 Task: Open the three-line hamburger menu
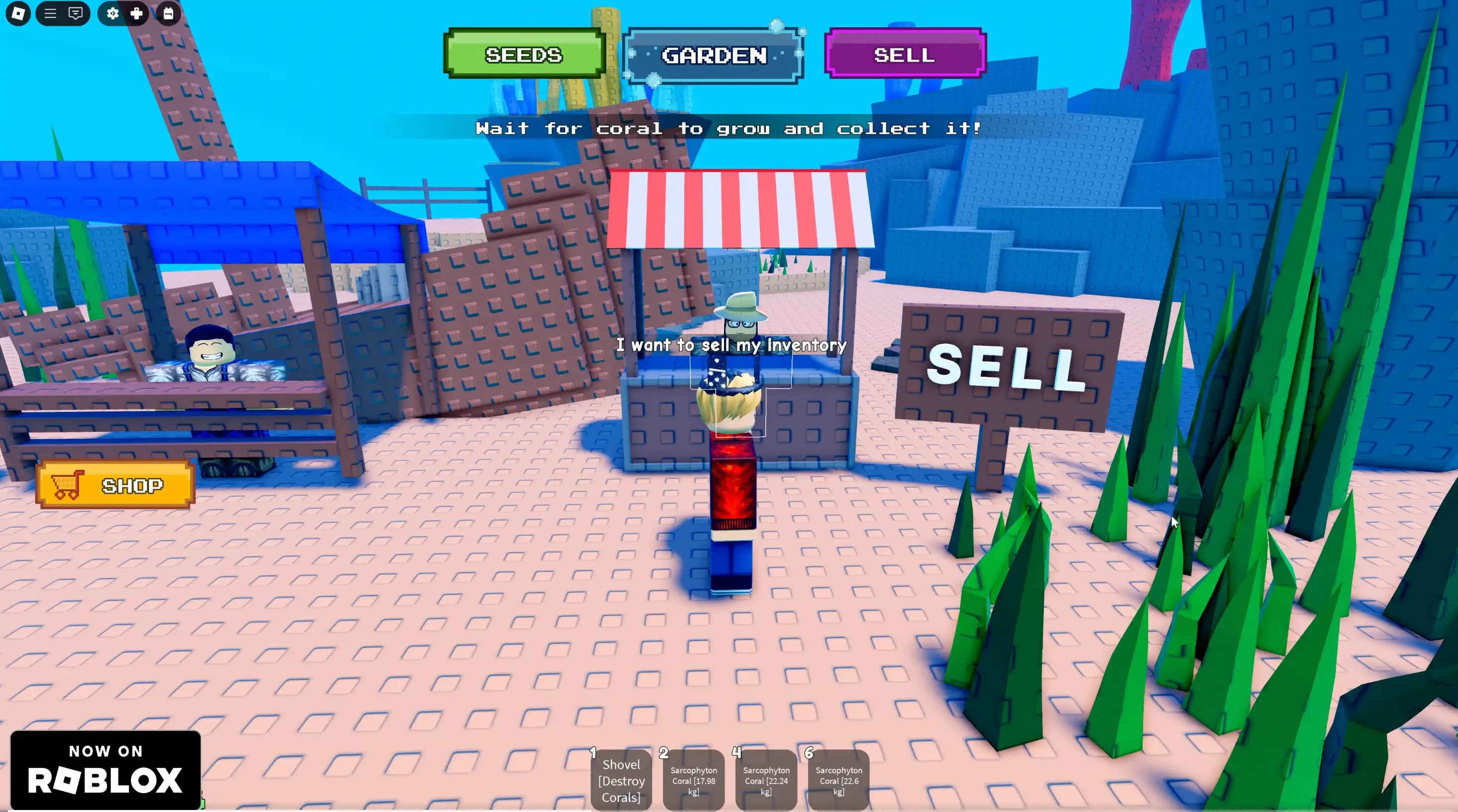click(x=50, y=13)
